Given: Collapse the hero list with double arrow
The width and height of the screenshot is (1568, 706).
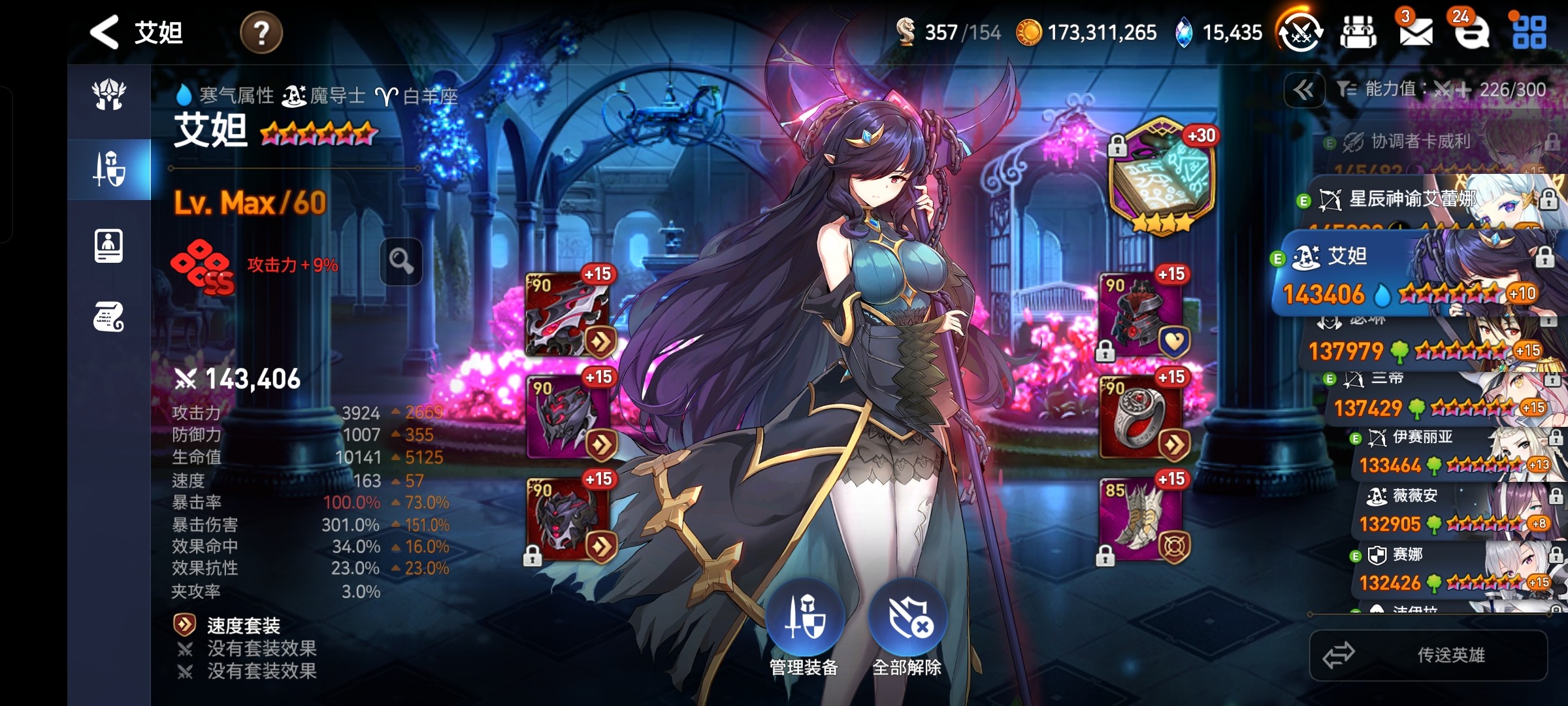Looking at the screenshot, I should point(1304,90).
